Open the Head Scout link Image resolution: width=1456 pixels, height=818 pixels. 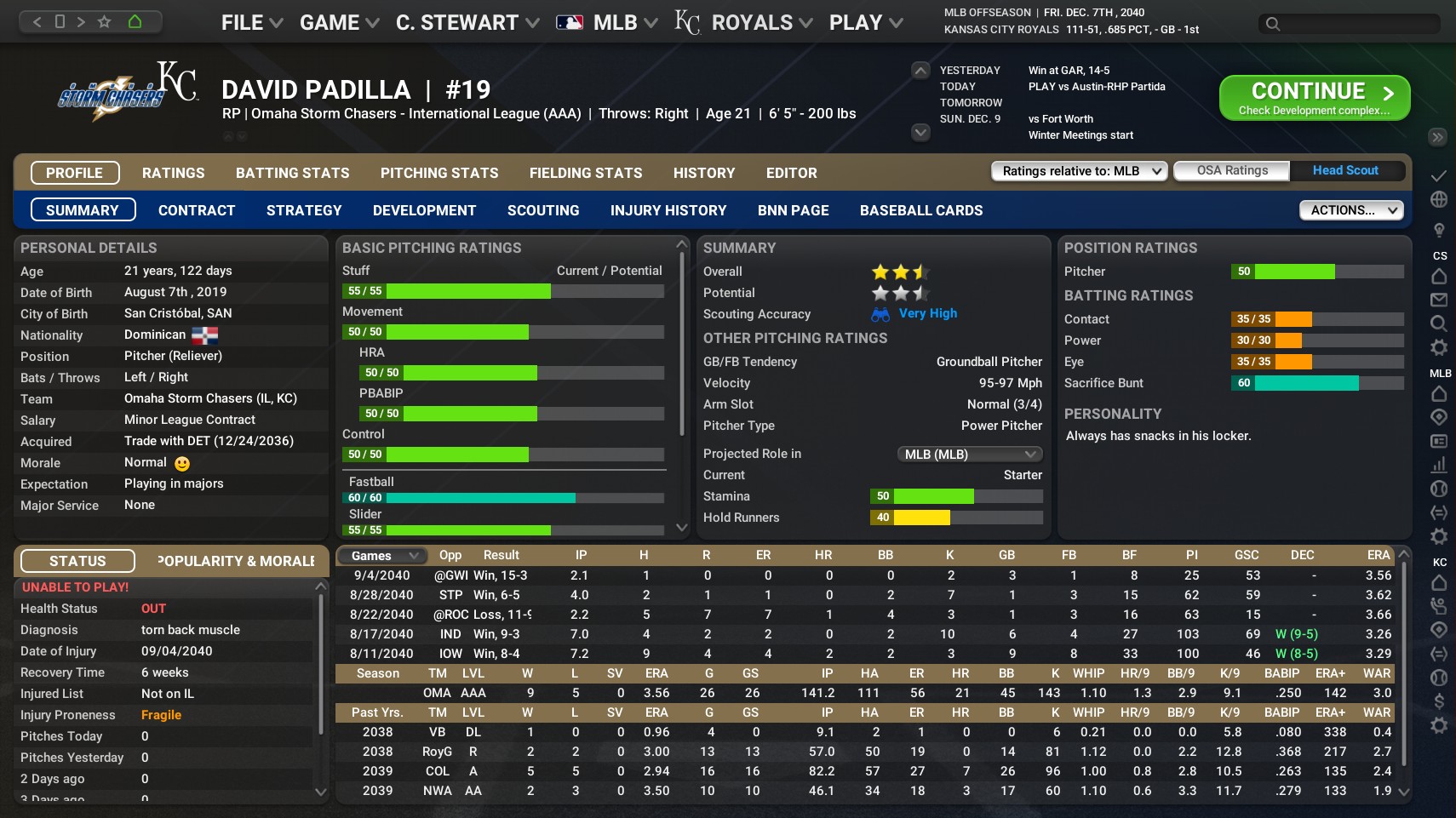click(1345, 170)
